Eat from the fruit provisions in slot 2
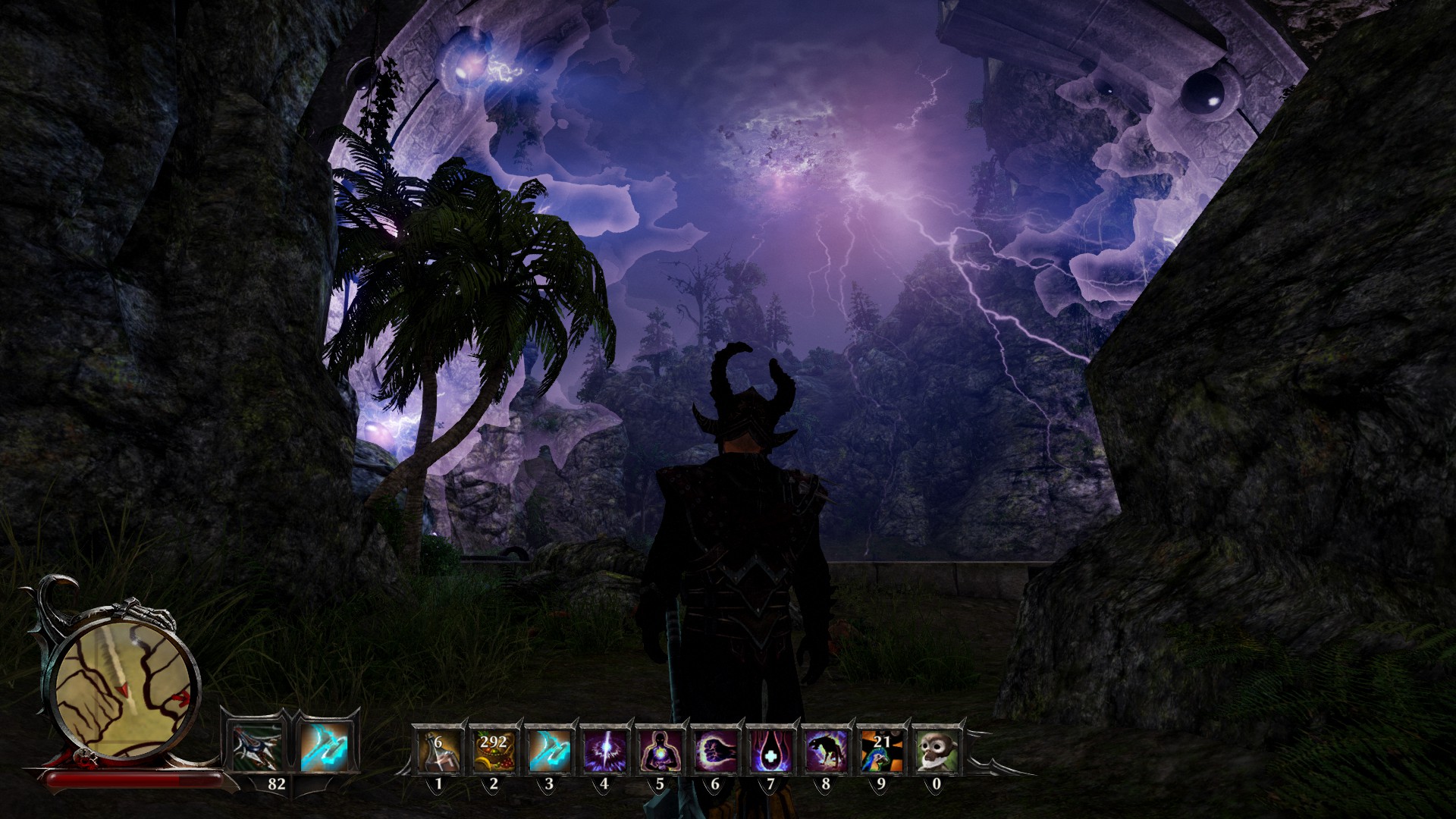The width and height of the screenshot is (1456, 819). [x=494, y=750]
